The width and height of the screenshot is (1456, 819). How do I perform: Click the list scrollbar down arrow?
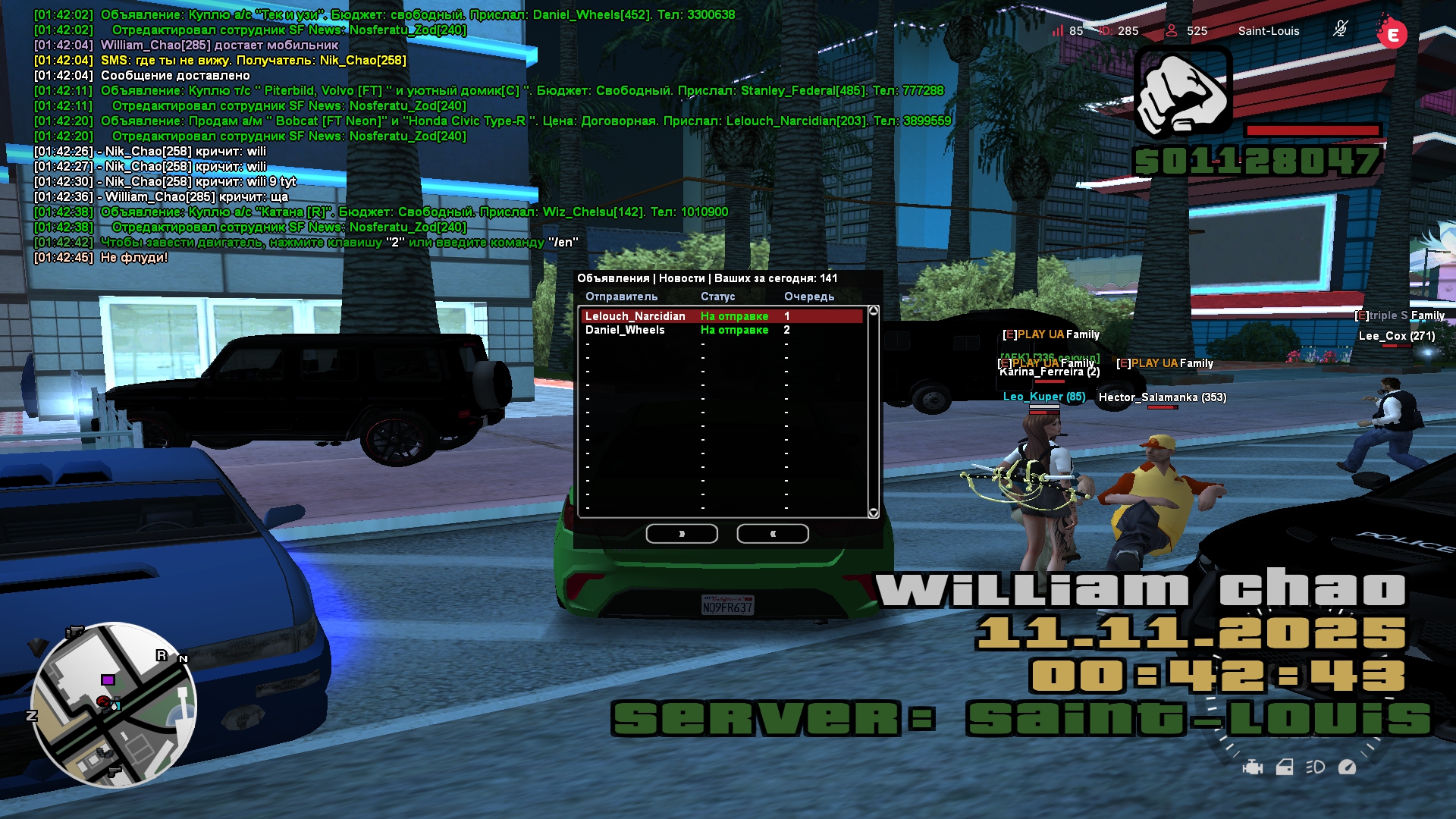pos(873,513)
